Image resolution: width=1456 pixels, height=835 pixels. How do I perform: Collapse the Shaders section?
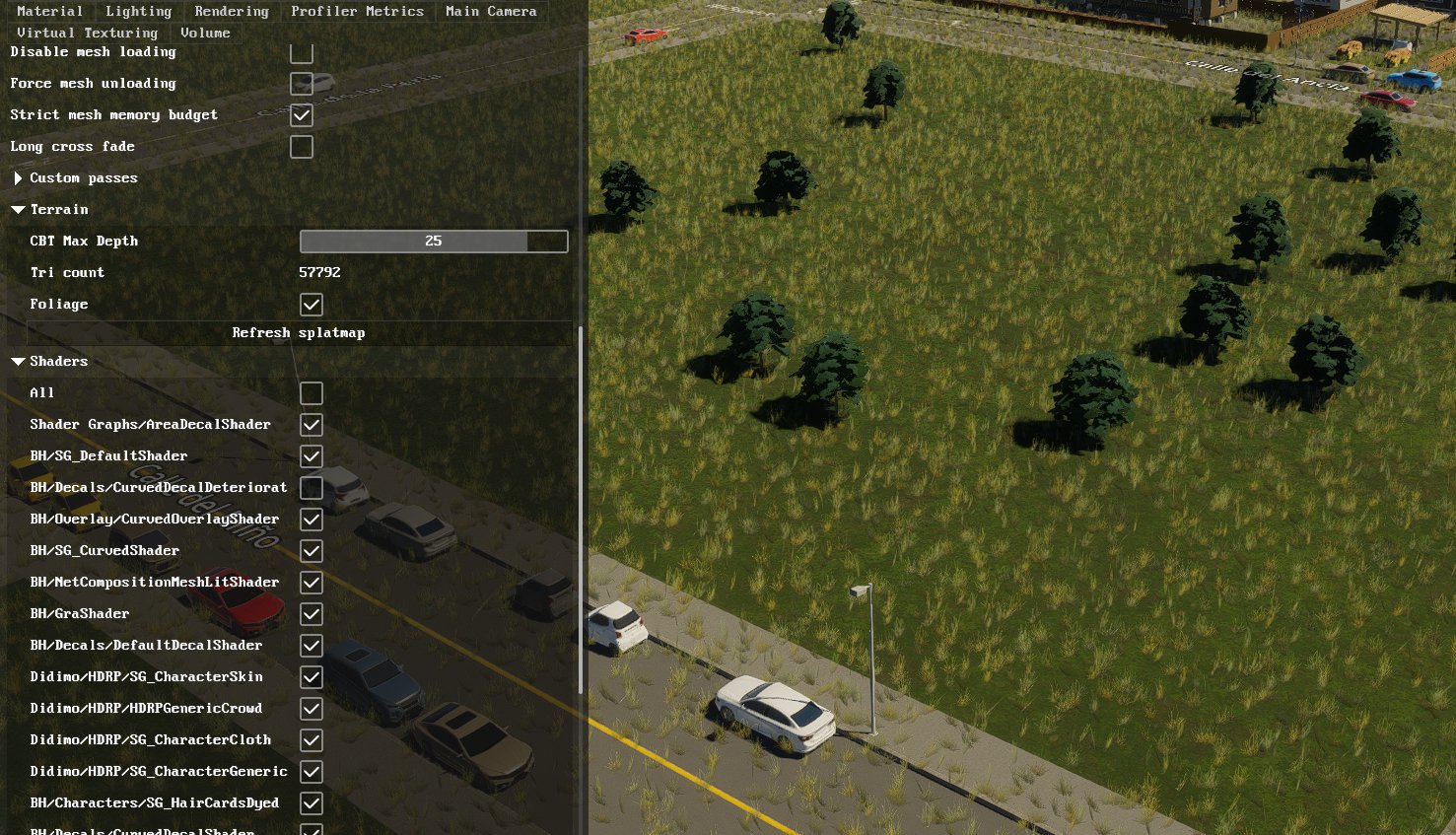17,361
